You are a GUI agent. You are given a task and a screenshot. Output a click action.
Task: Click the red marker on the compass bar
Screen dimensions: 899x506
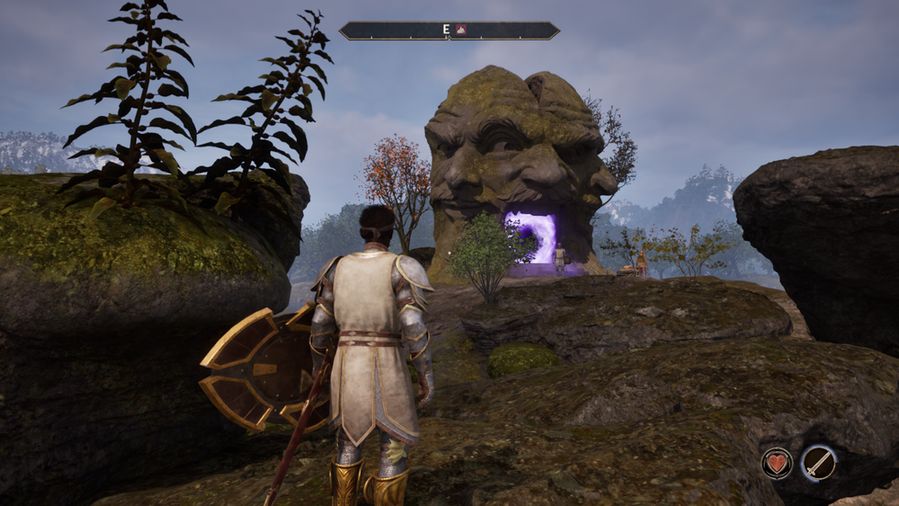[x=461, y=31]
